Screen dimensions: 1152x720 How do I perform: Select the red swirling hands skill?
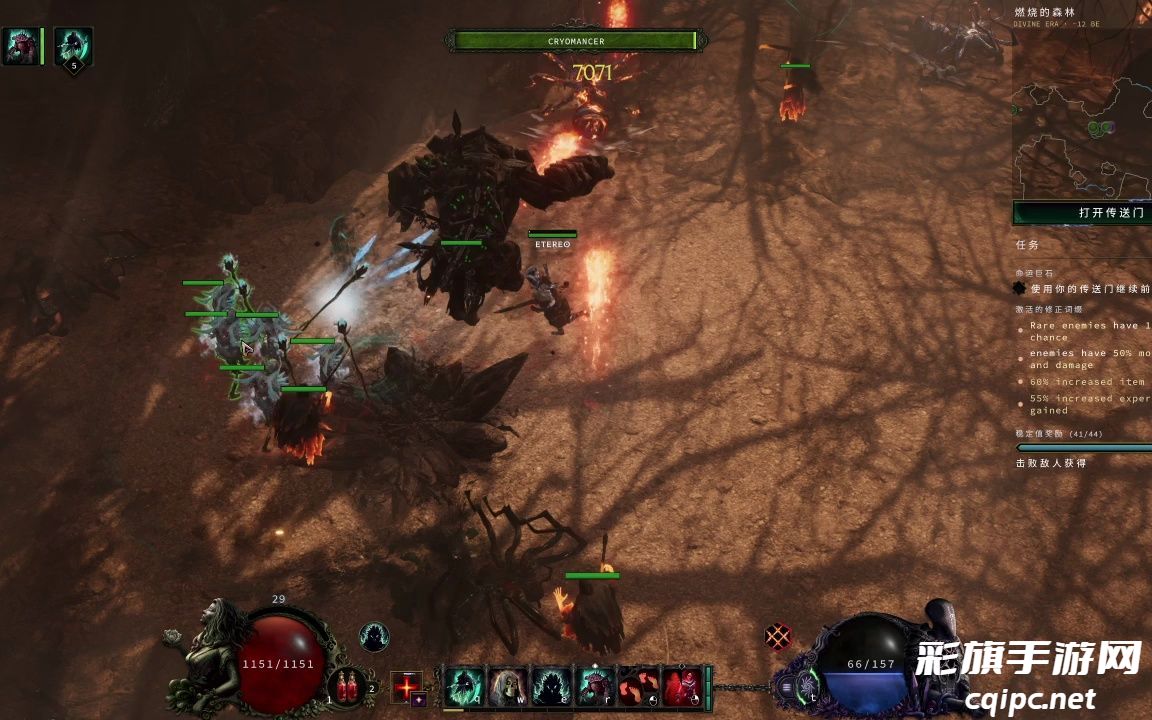tap(638, 686)
